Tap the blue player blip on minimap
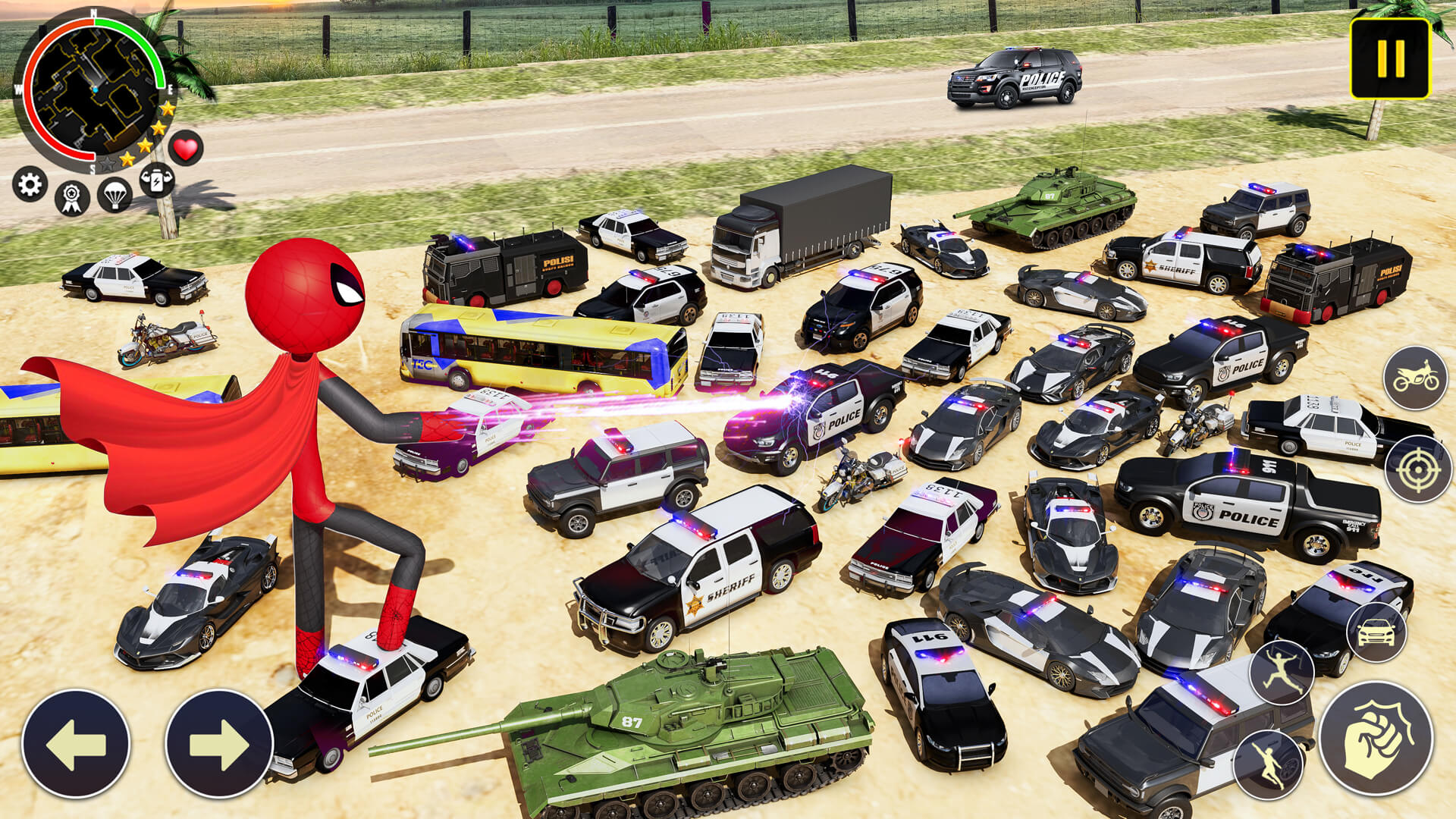The width and height of the screenshot is (1456, 819). coord(96,89)
